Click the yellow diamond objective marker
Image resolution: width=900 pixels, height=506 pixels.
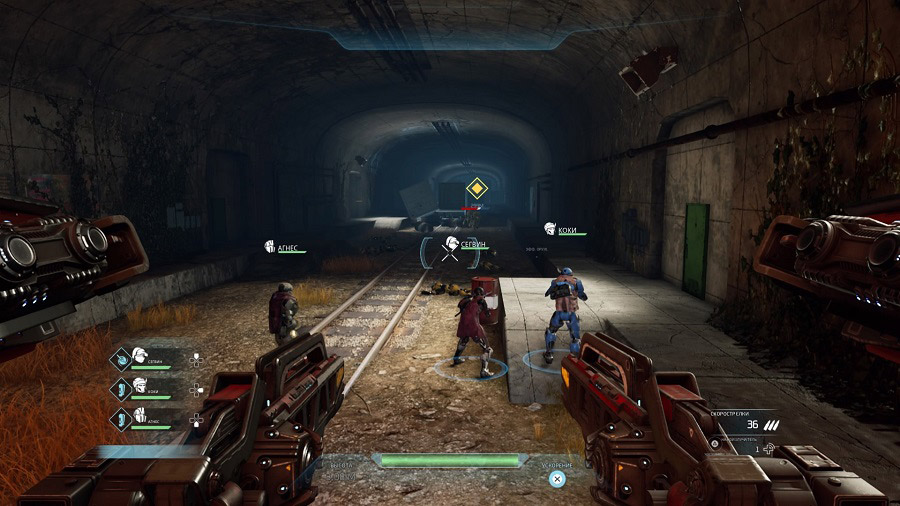pyautogui.click(x=476, y=187)
